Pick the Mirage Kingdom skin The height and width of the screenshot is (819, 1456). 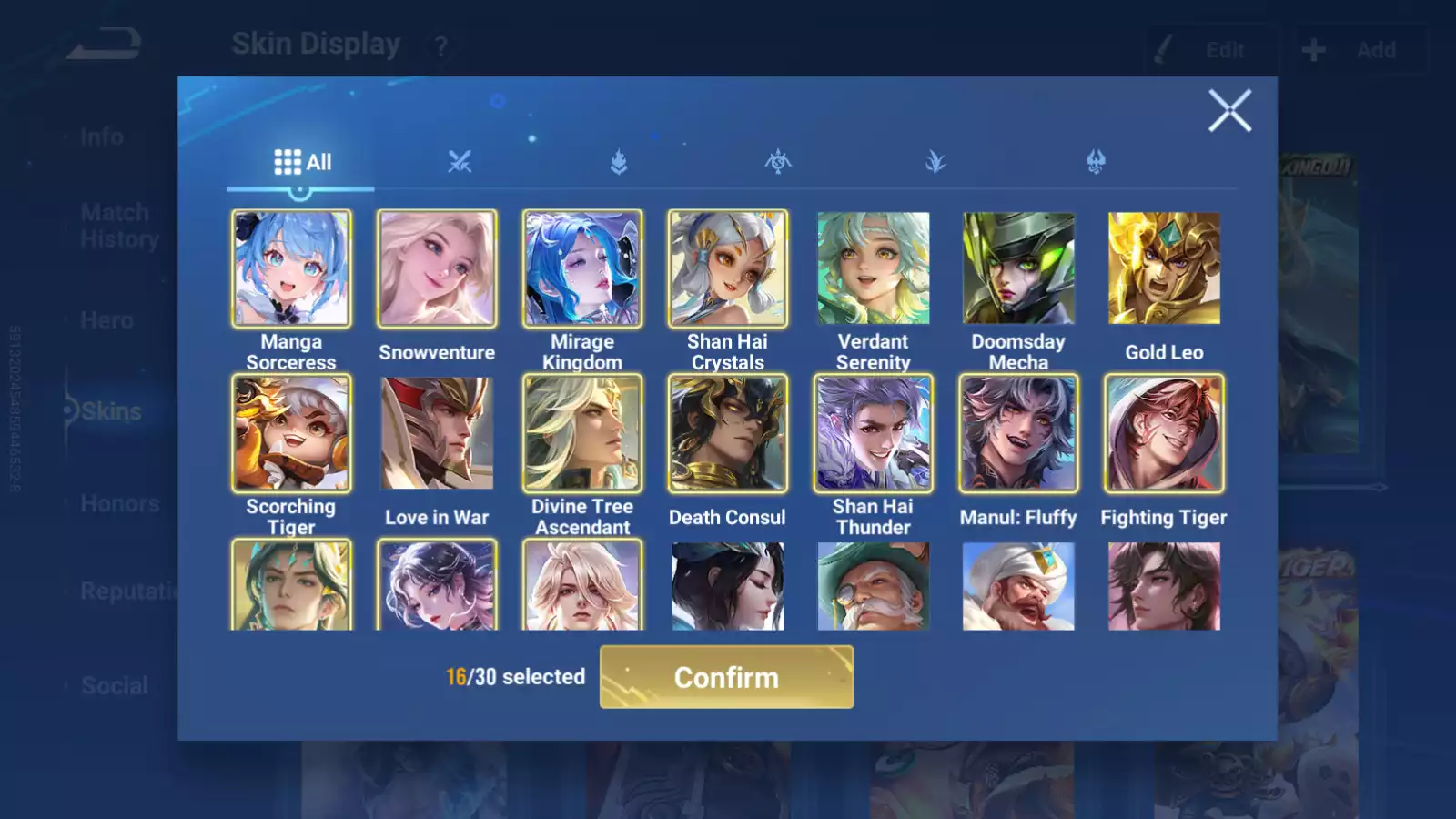pos(582,268)
